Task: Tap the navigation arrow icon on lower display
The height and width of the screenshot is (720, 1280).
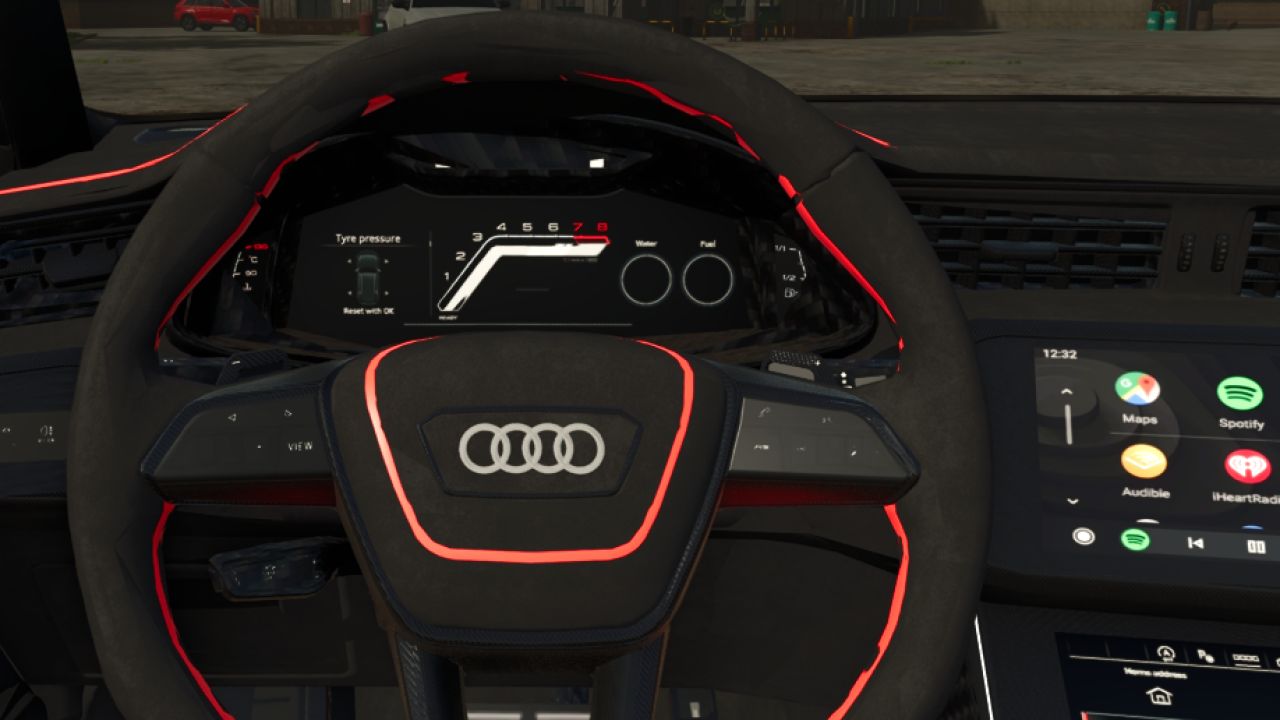Action: coord(1166,654)
